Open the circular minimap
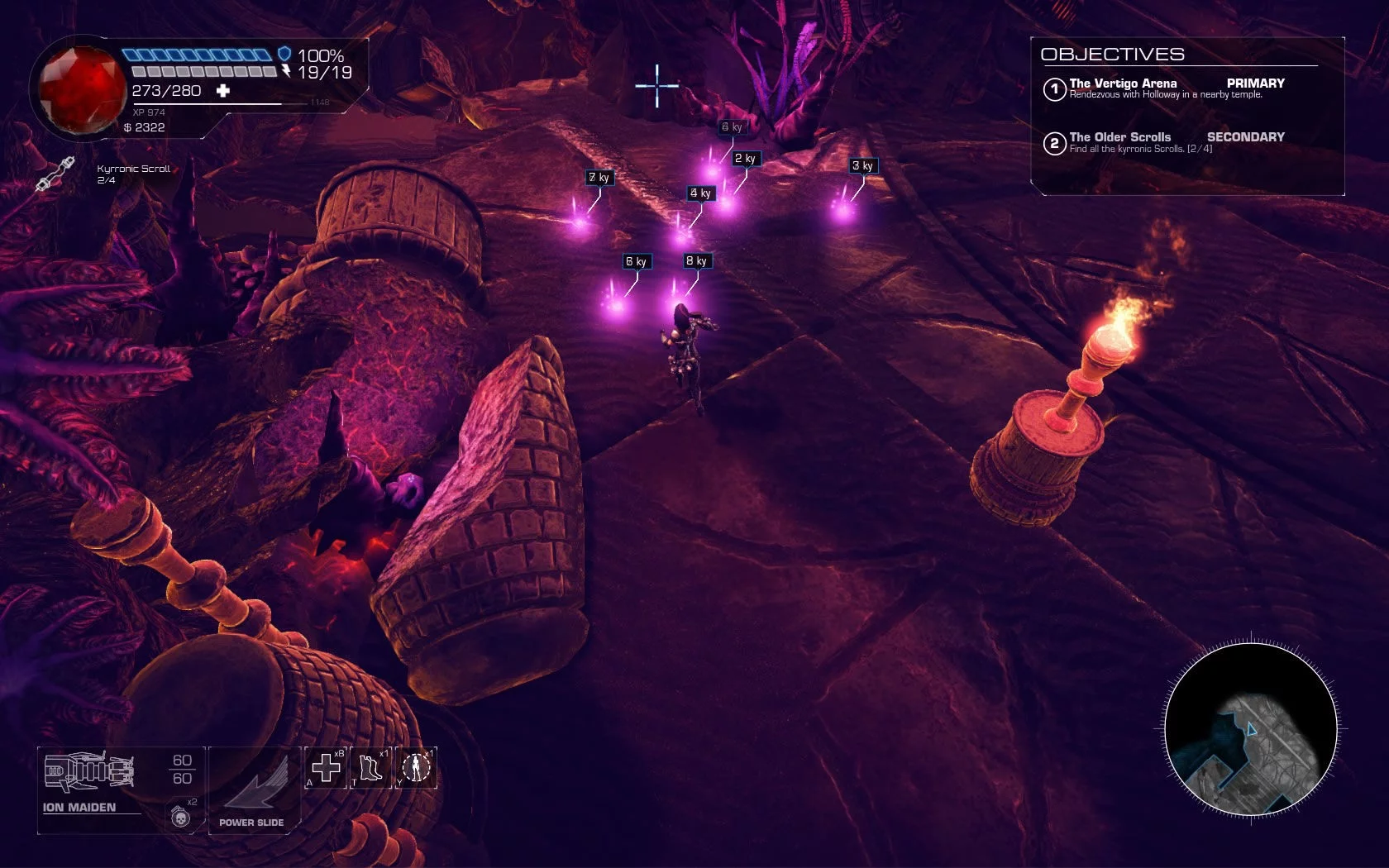Screen dimensions: 1389x868 coord(1251,729)
